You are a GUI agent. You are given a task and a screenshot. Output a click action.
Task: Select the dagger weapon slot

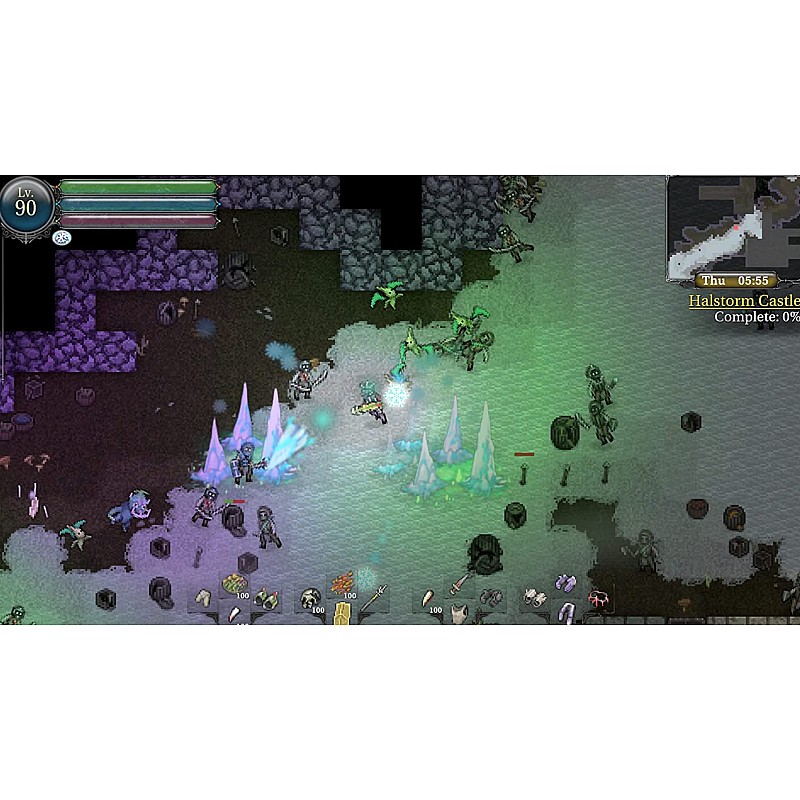click(x=459, y=583)
